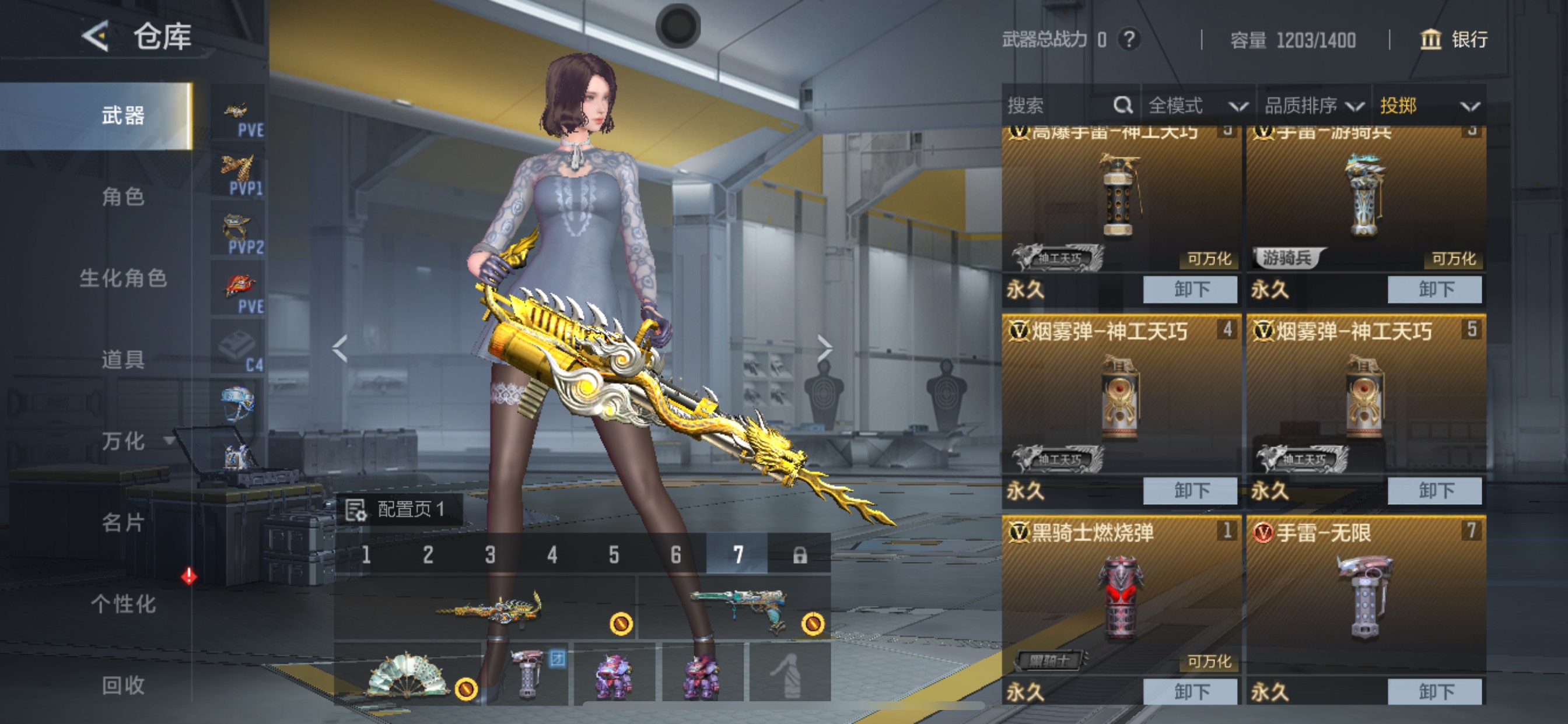Show the weapon power help question mark
The height and width of the screenshot is (724, 1568).
(x=1129, y=40)
